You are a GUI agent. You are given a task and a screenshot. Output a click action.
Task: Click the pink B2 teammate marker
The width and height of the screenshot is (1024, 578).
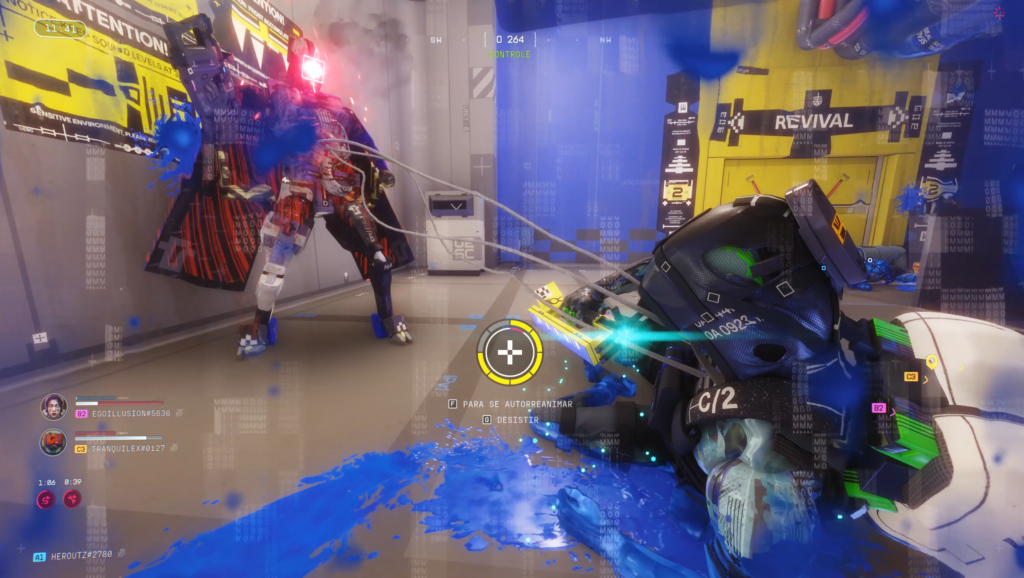click(x=878, y=408)
